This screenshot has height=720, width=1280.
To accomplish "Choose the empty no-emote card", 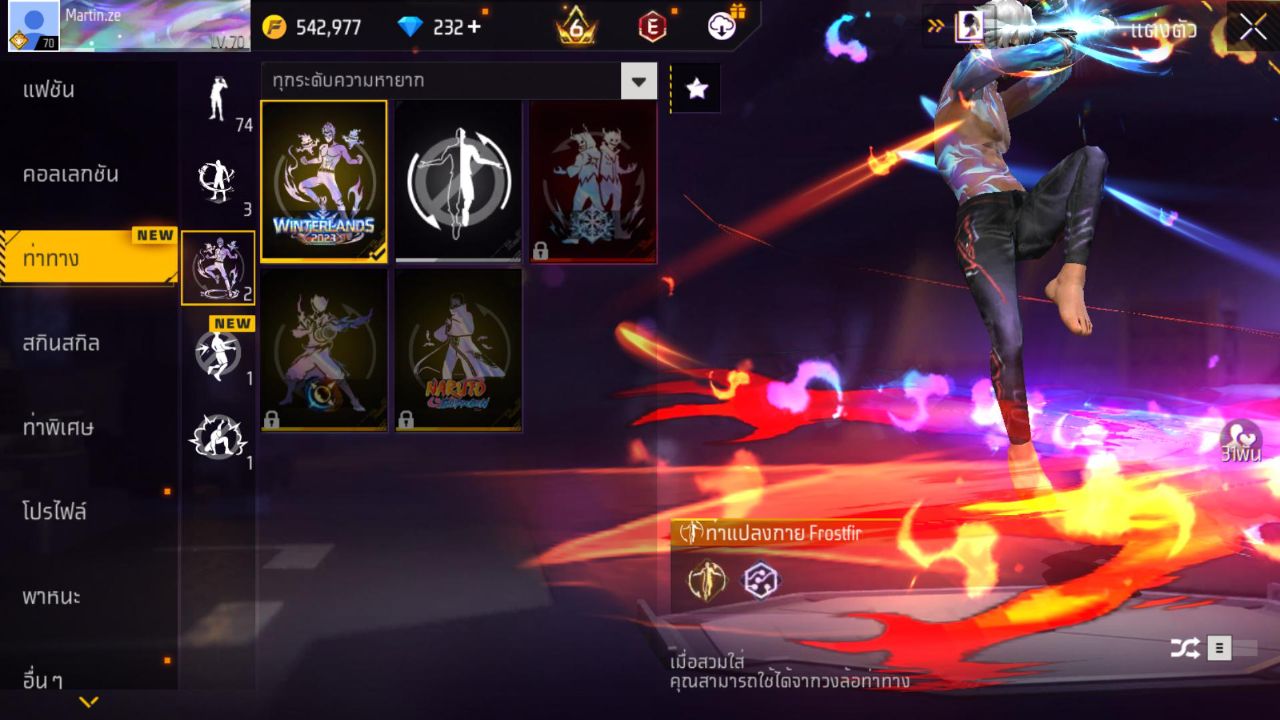I will (x=458, y=181).
